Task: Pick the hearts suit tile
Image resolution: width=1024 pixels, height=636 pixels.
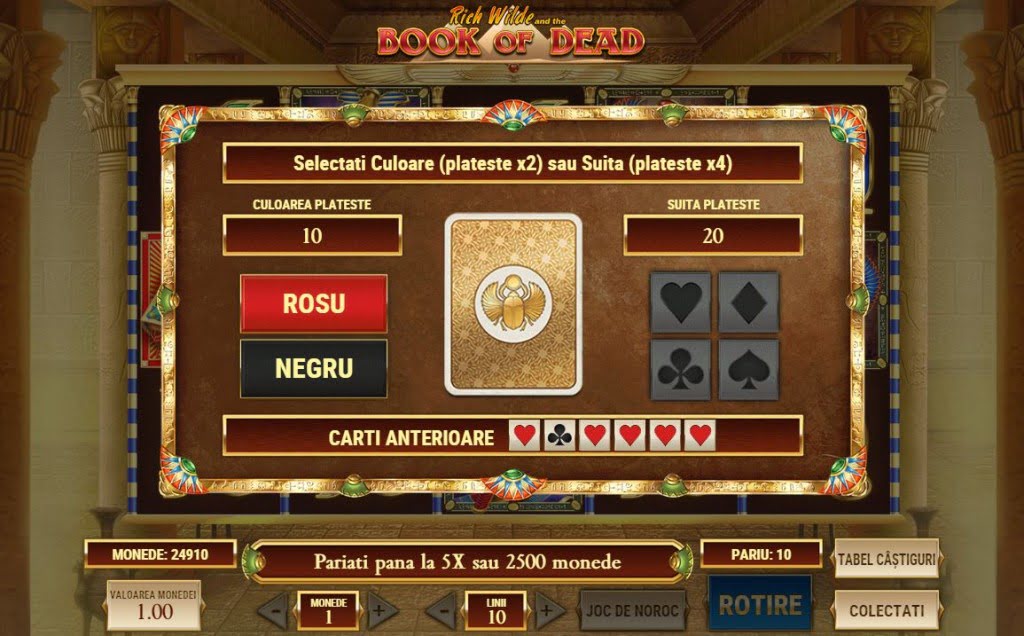Action: click(681, 302)
